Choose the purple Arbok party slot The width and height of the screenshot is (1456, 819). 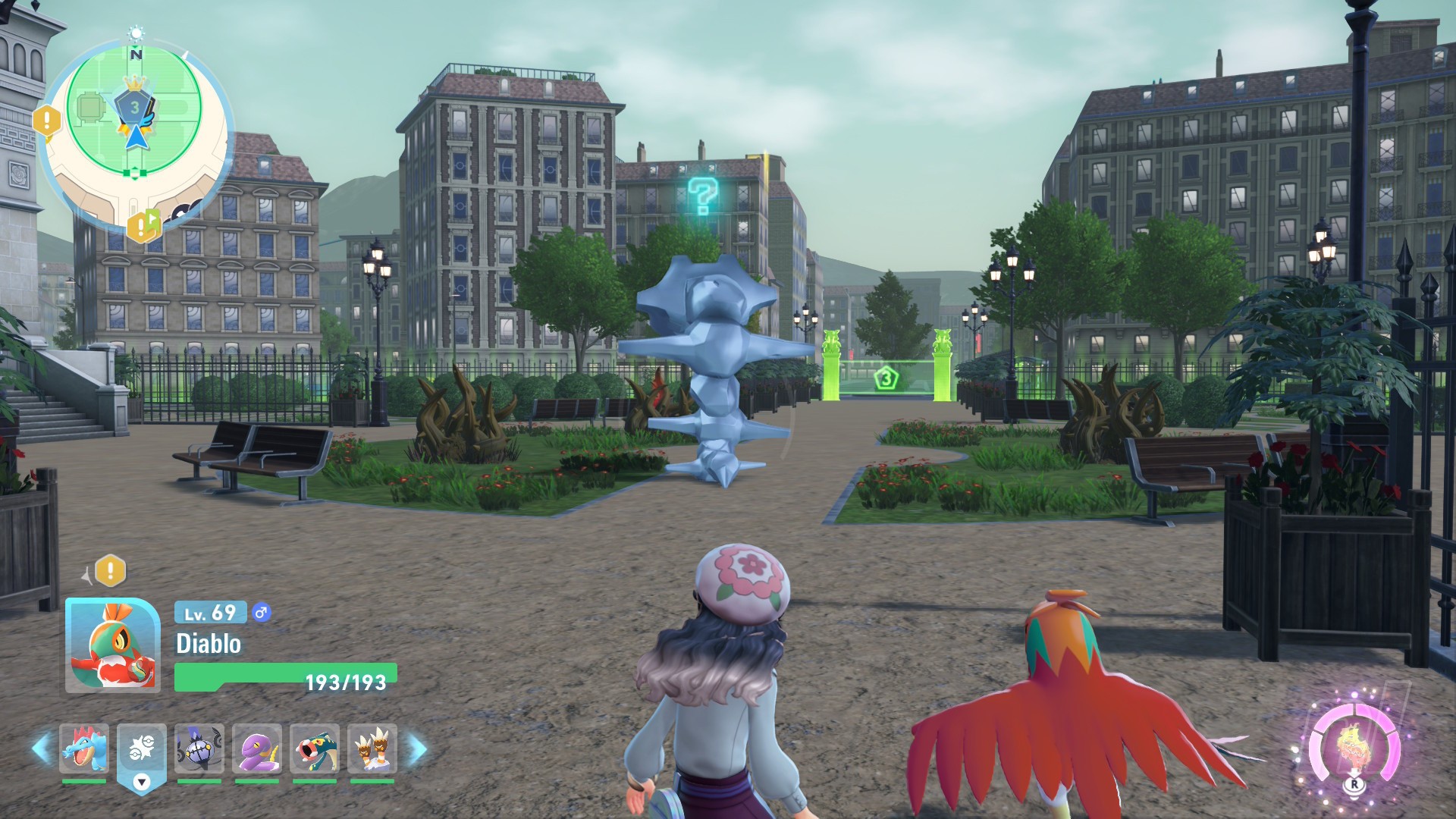tap(257, 748)
